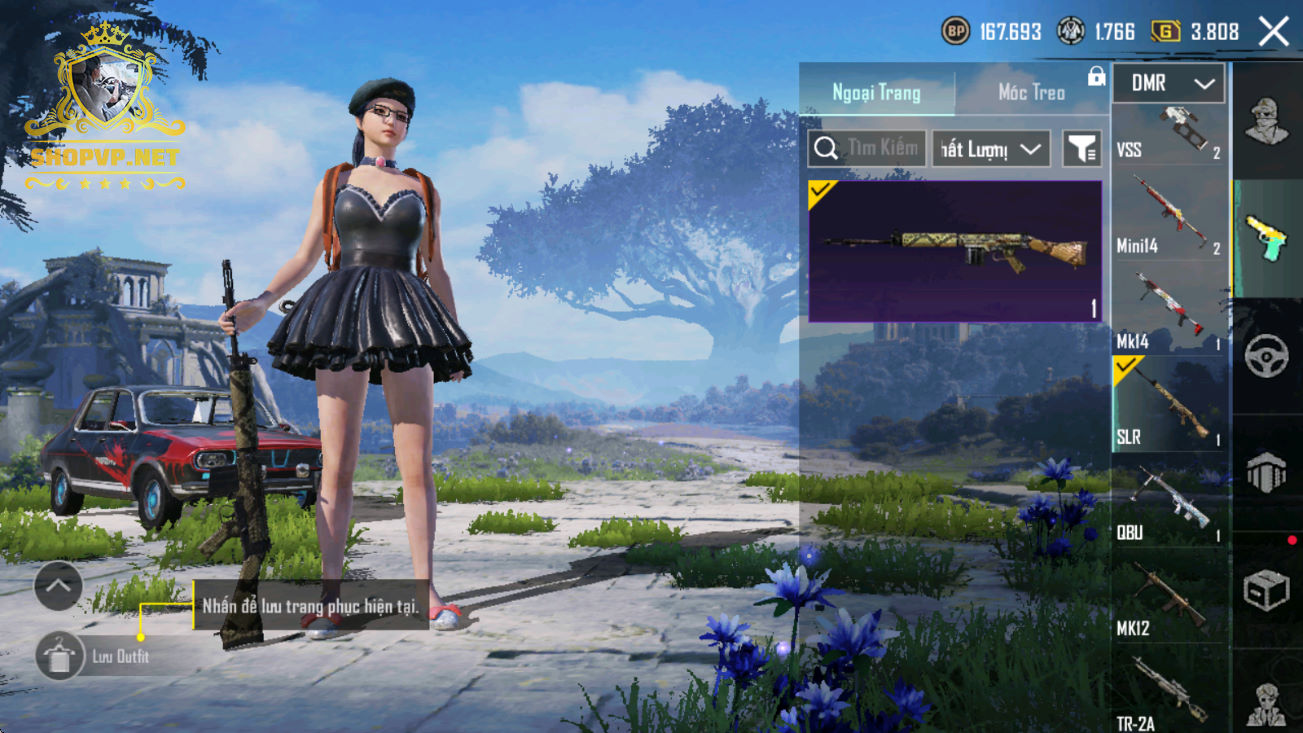1303x733 pixels.
Task: Open the quality sort dropdown
Action: tap(990, 149)
